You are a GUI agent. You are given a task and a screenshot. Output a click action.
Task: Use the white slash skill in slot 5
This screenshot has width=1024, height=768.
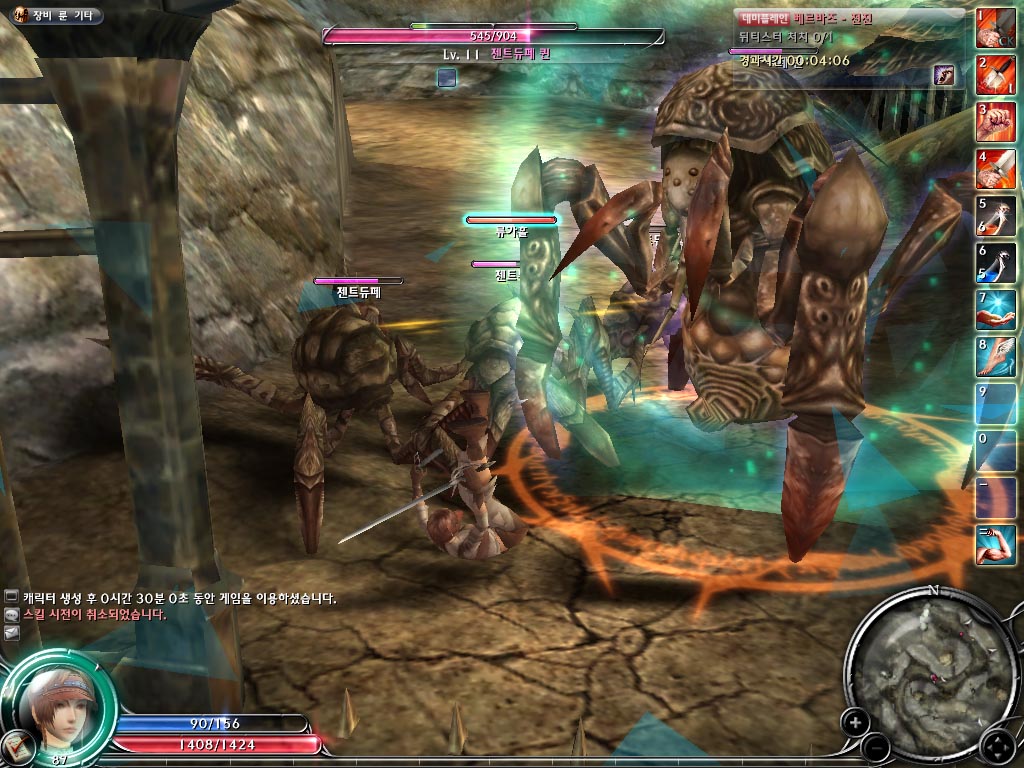(996, 216)
